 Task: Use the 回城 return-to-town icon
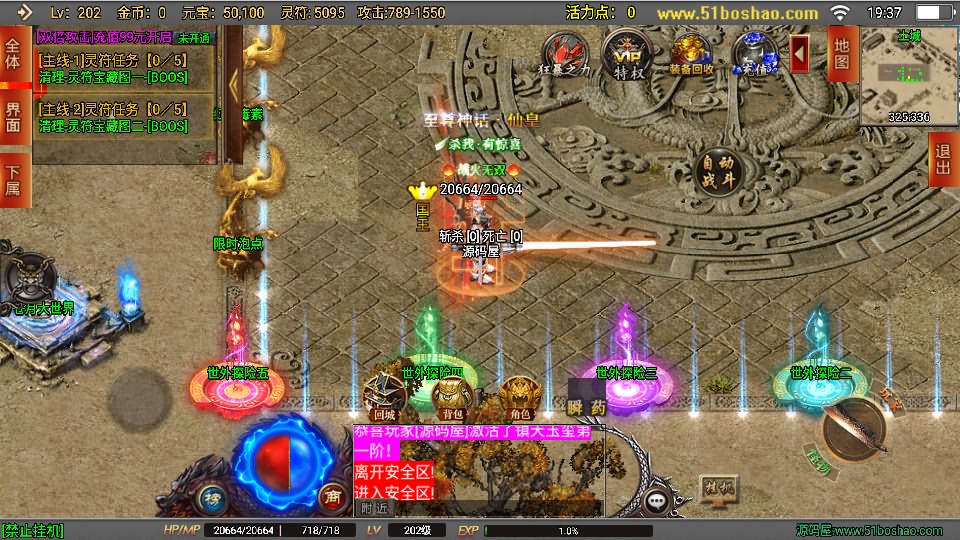tap(385, 397)
